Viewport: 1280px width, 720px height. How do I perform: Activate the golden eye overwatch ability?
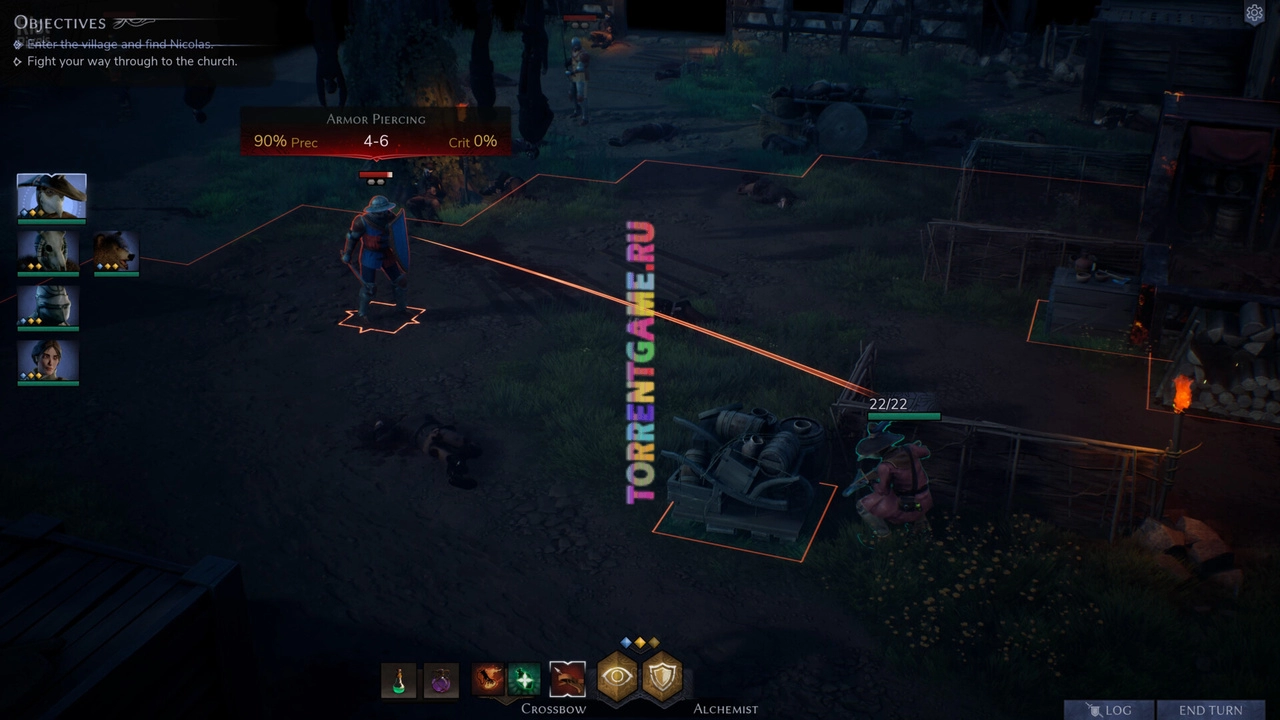[x=618, y=677]
